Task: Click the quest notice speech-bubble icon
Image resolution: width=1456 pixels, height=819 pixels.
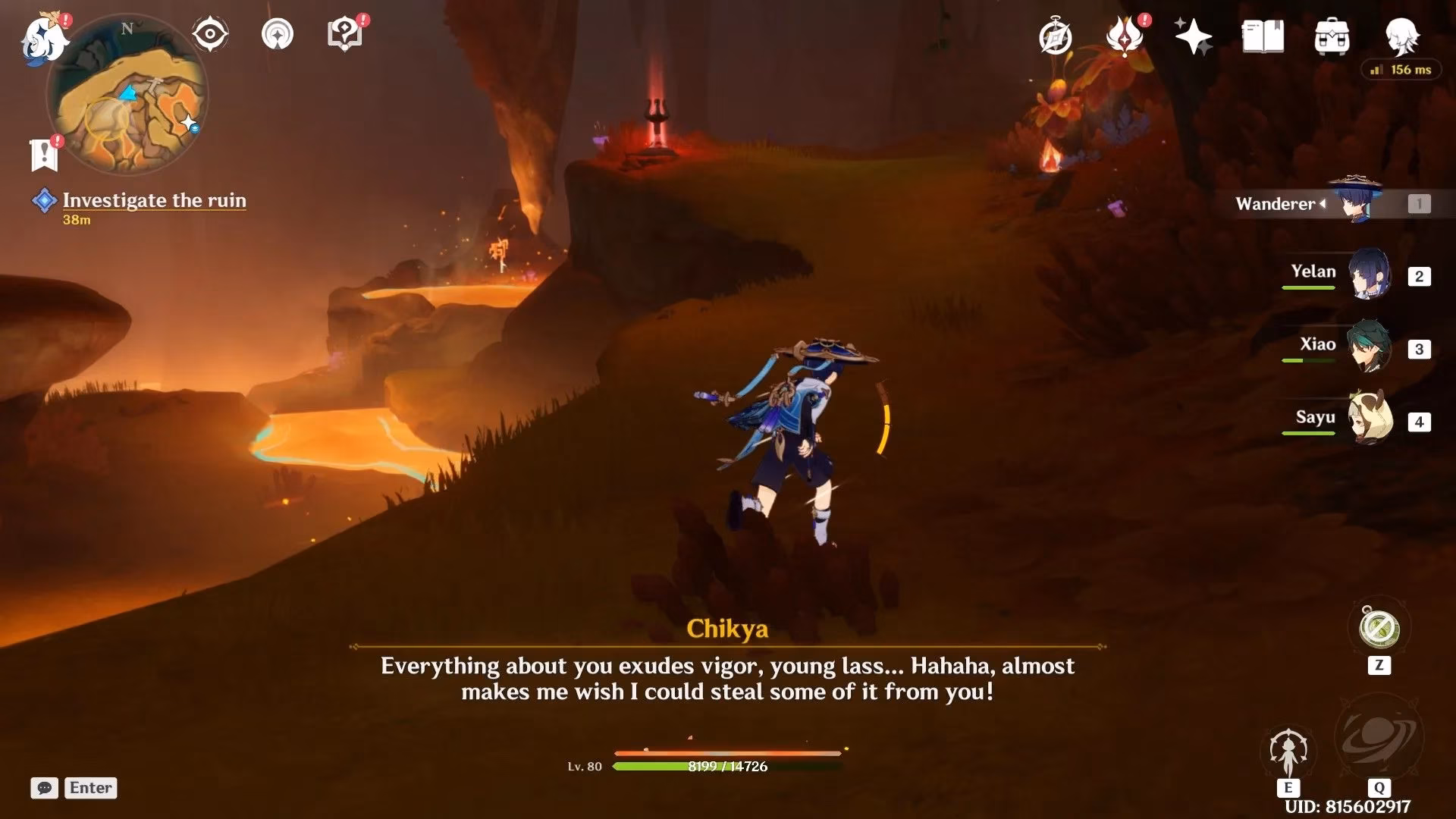Action: (345, 33)
